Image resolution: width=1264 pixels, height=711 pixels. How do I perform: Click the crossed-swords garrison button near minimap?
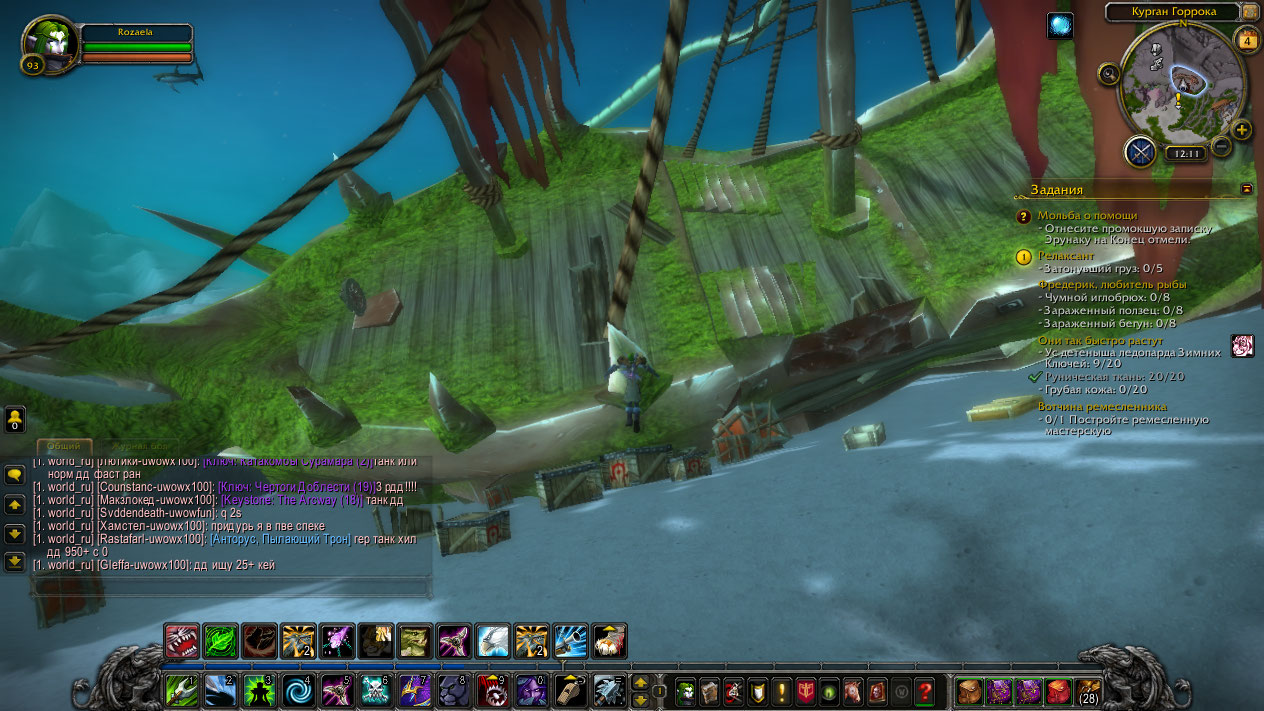1140,152
